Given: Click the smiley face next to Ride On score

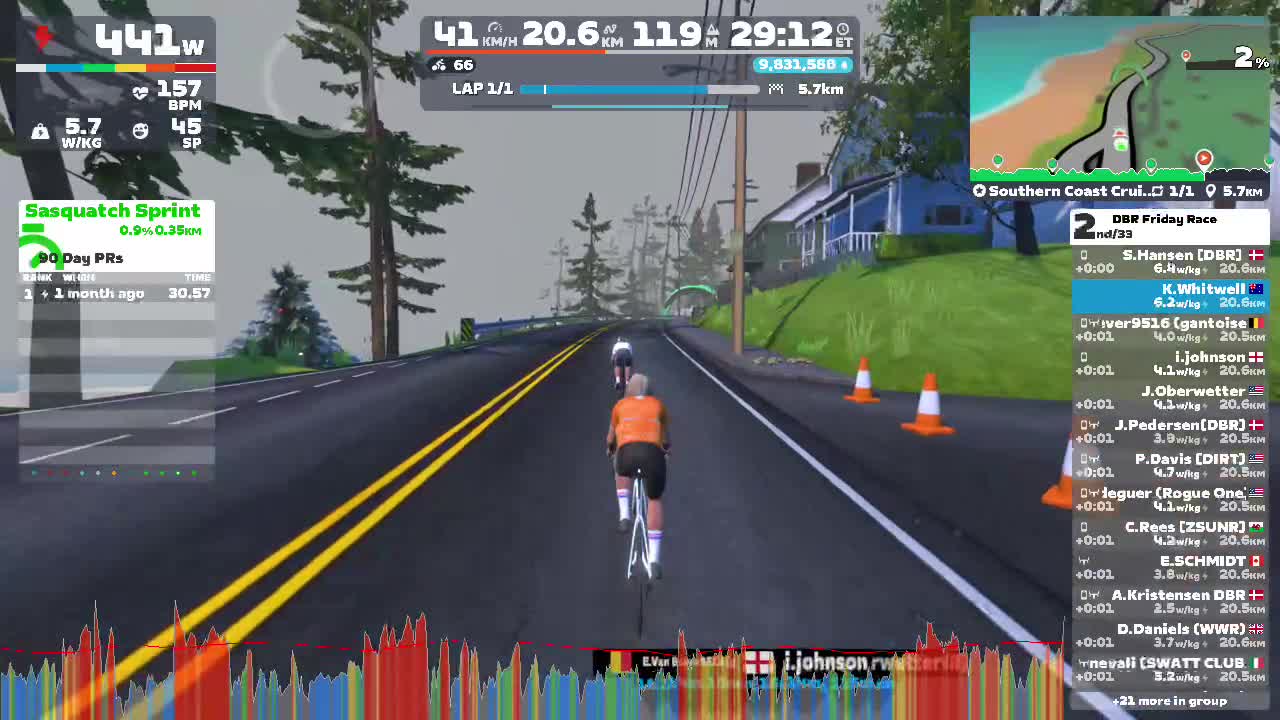Looking at the screenshot, I should pyautogui.click(x=140, y=130).
